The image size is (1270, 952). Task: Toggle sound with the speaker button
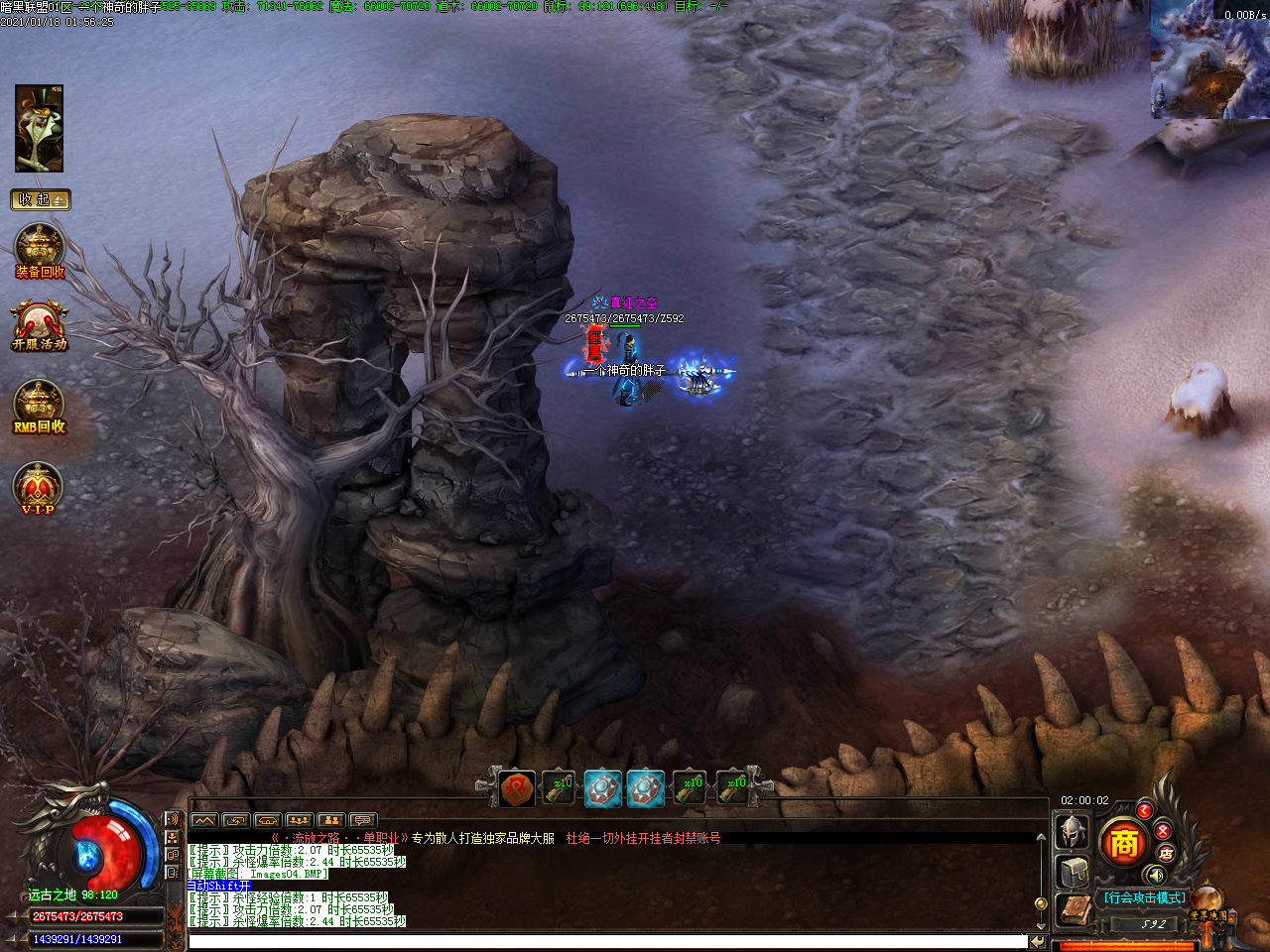click(1155, 875)
